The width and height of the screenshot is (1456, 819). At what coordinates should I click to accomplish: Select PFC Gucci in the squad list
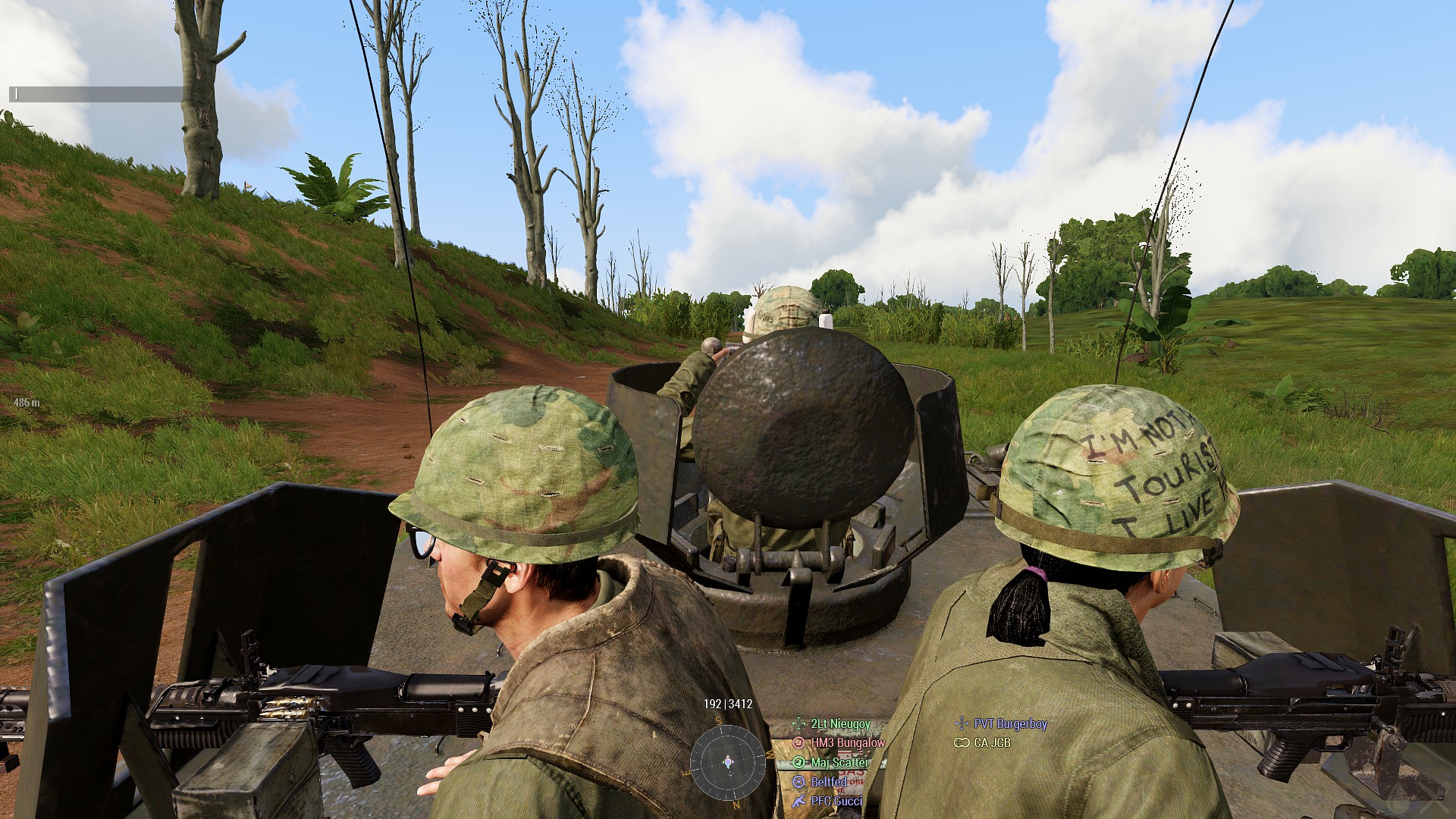[x=836, y=801]
